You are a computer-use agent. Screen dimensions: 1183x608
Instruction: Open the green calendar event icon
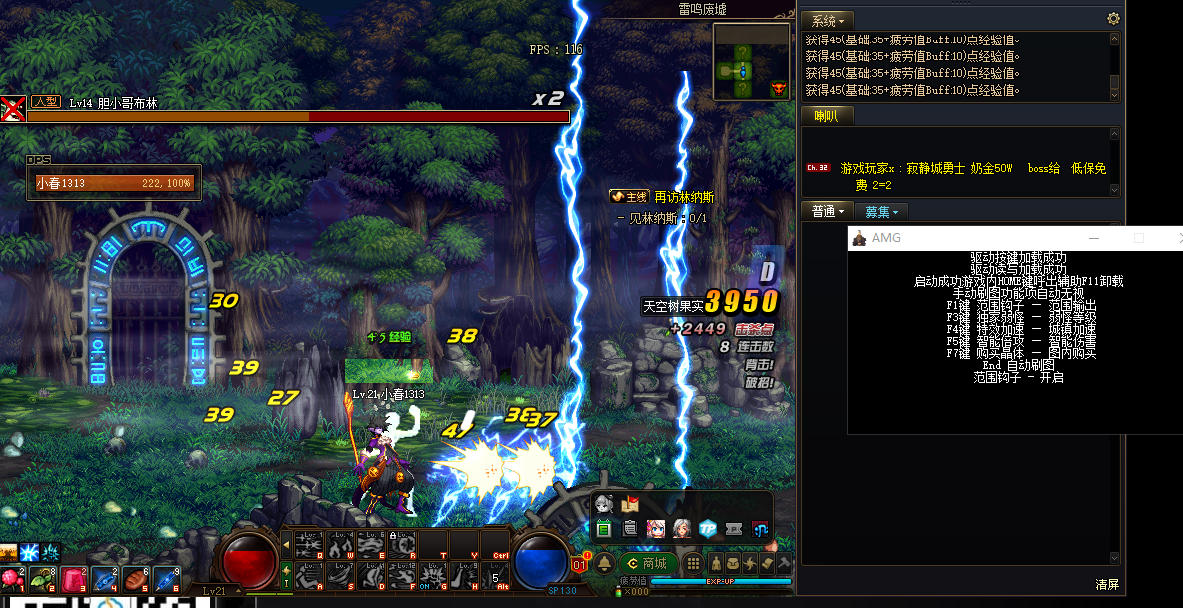(x=604, y=529)
